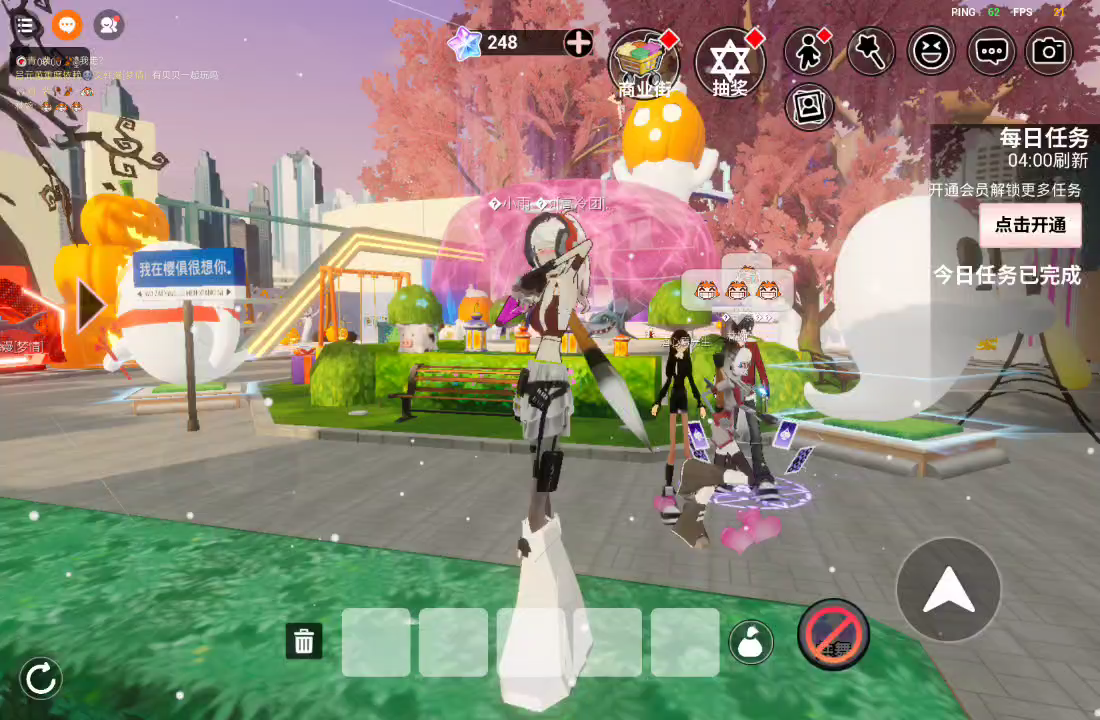This screenshot has width=1100, height=720.
Task: Open the photo album portrait icon
Action: pos(809,106)
